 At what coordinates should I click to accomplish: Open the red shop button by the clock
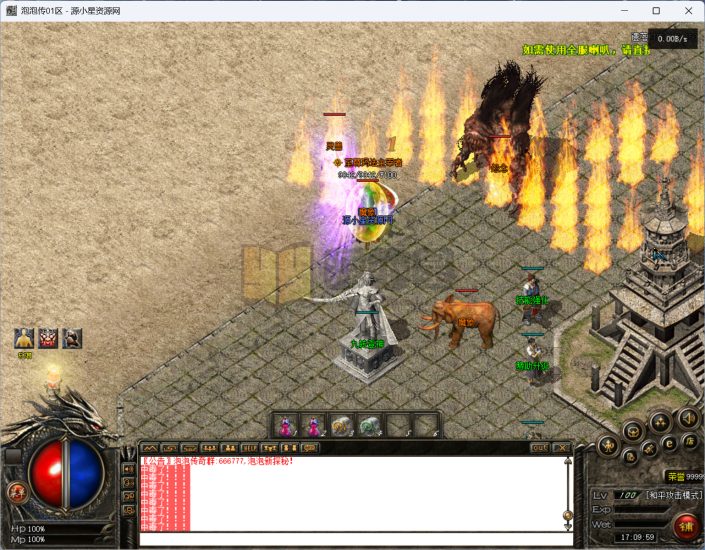pyautogui.click(x=685, y=525)
